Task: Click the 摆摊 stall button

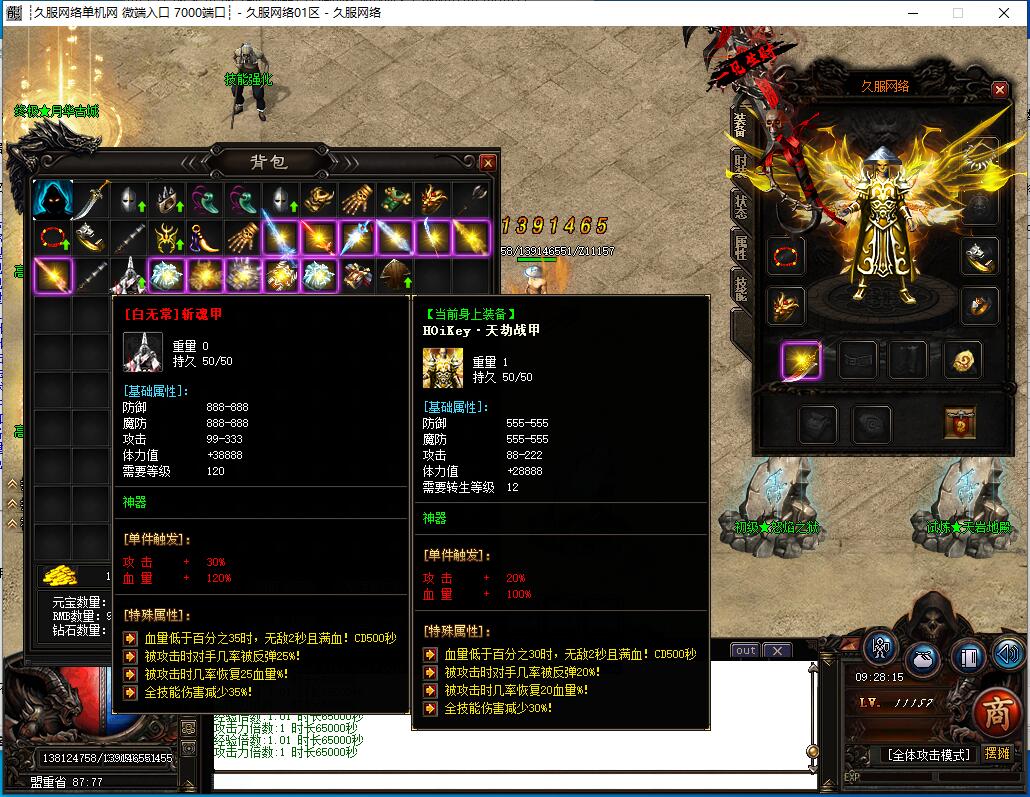Action: click(x=996, y=753)
